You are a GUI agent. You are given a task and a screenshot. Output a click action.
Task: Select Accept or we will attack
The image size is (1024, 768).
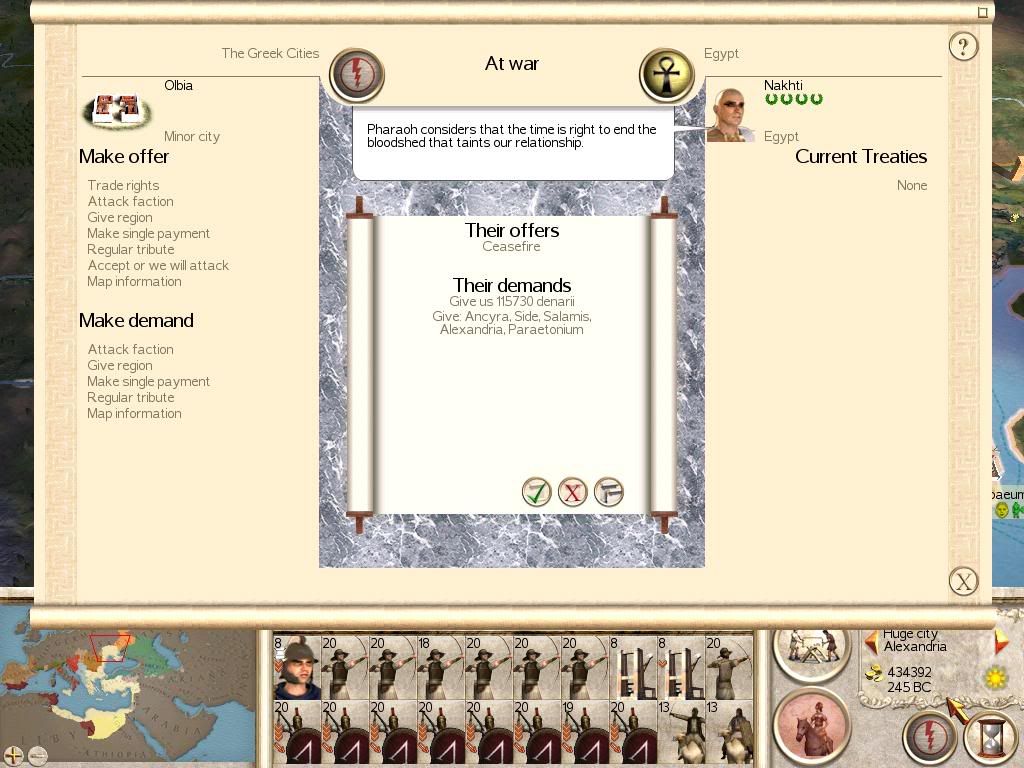pos(158,265)
